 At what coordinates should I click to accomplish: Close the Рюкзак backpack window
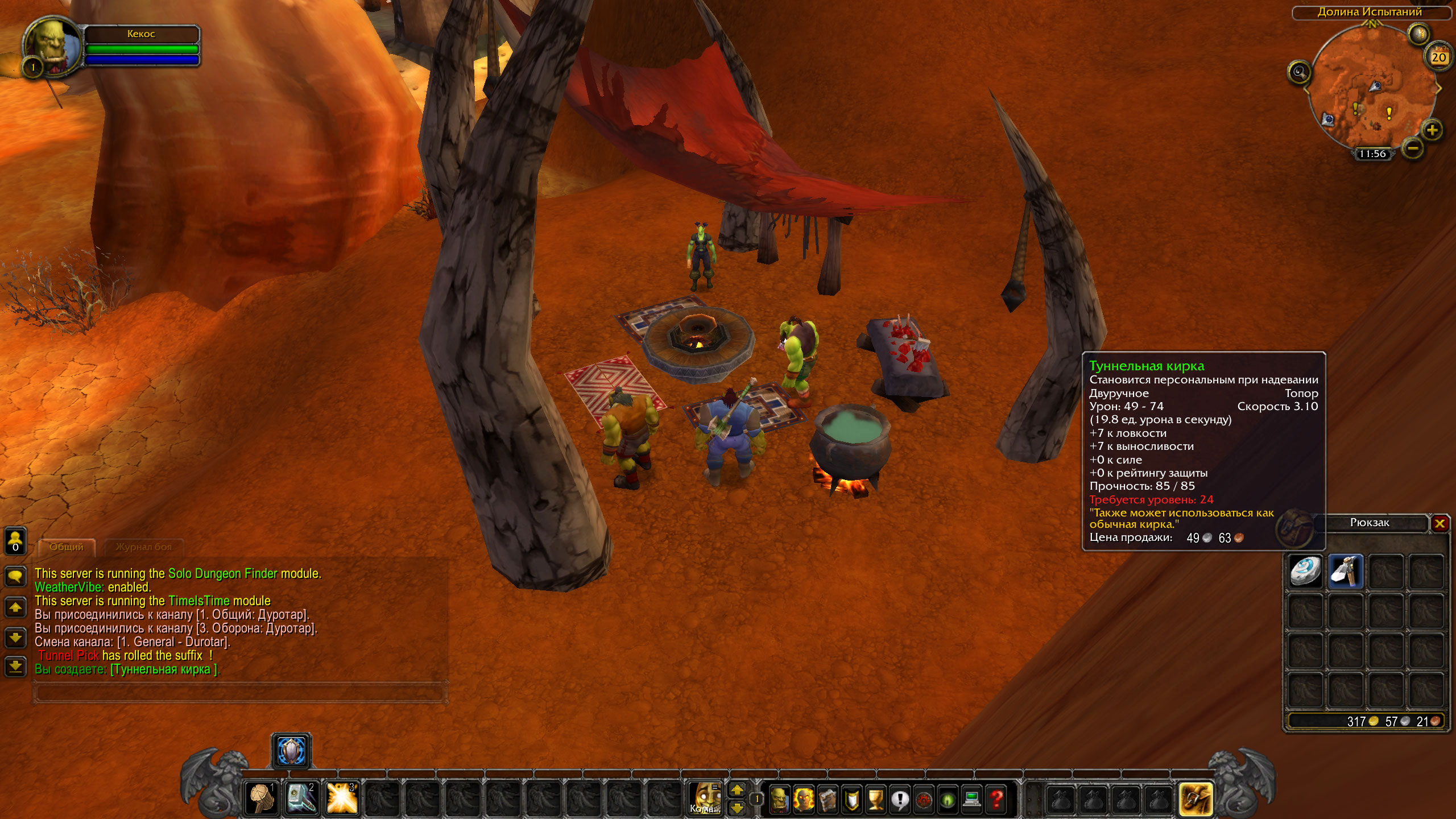(x=1440, y=523)
